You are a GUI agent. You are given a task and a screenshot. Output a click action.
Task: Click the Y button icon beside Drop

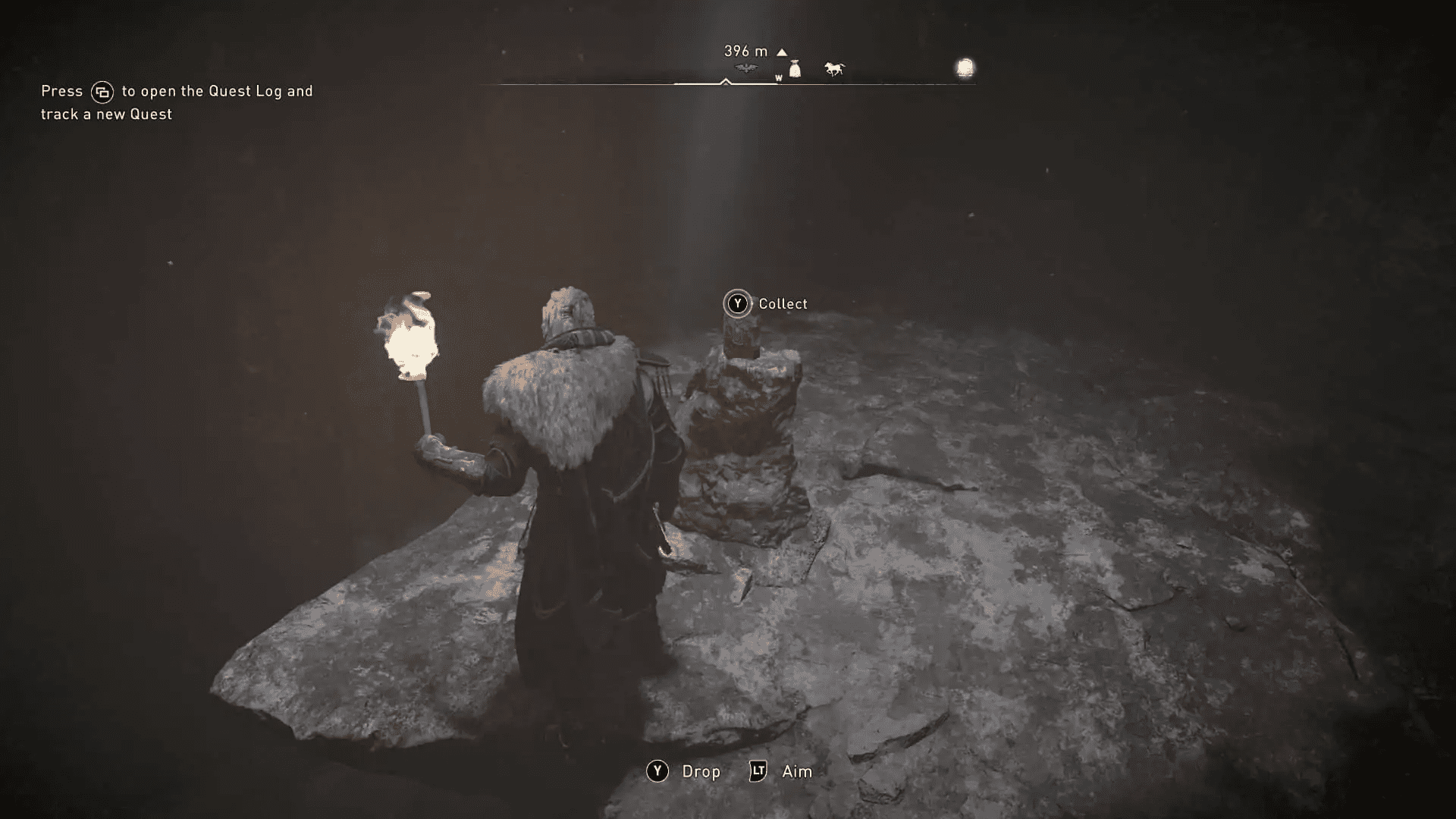657,772
